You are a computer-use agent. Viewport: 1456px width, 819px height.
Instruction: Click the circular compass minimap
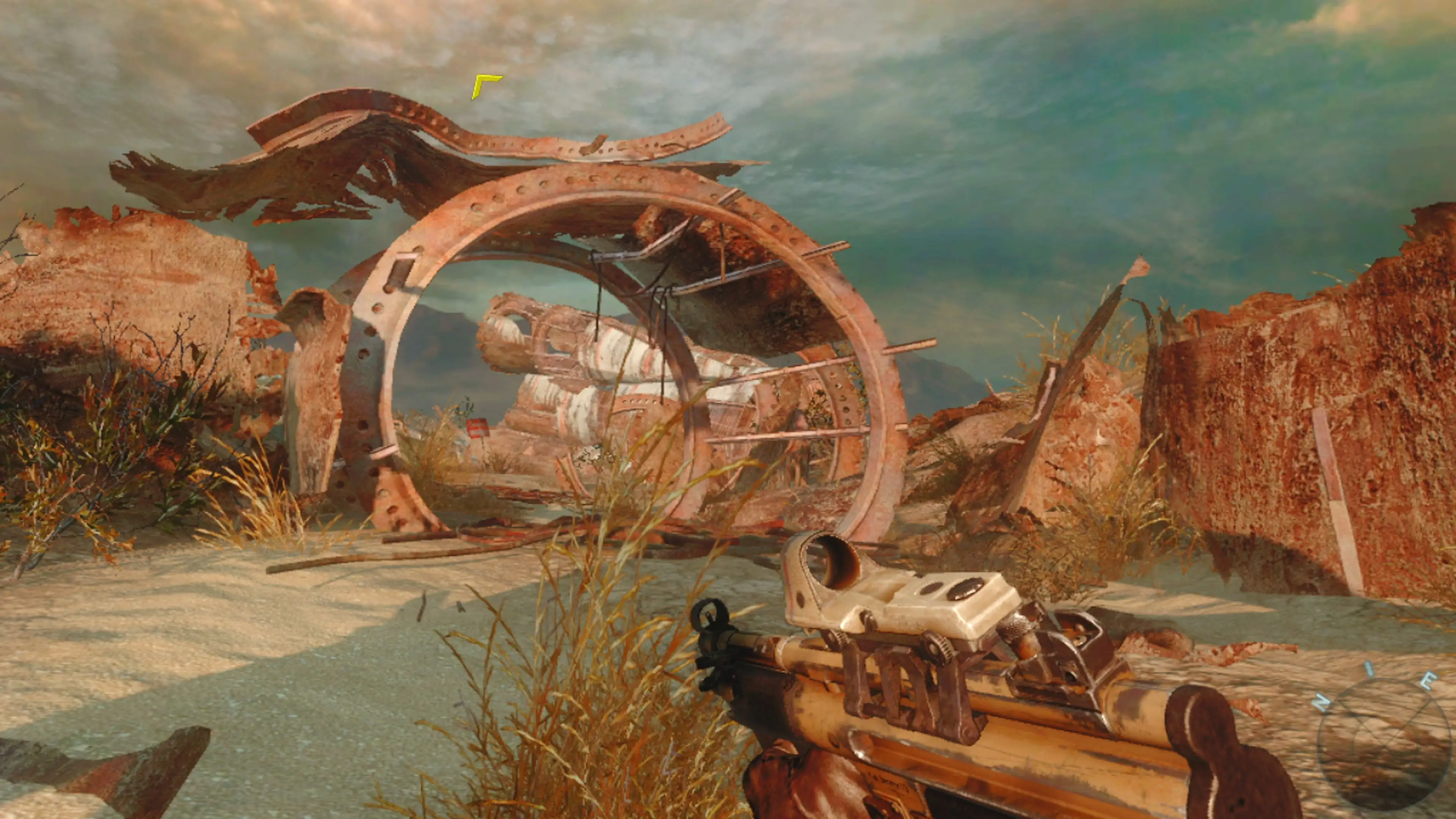[x=1384, y=745]
